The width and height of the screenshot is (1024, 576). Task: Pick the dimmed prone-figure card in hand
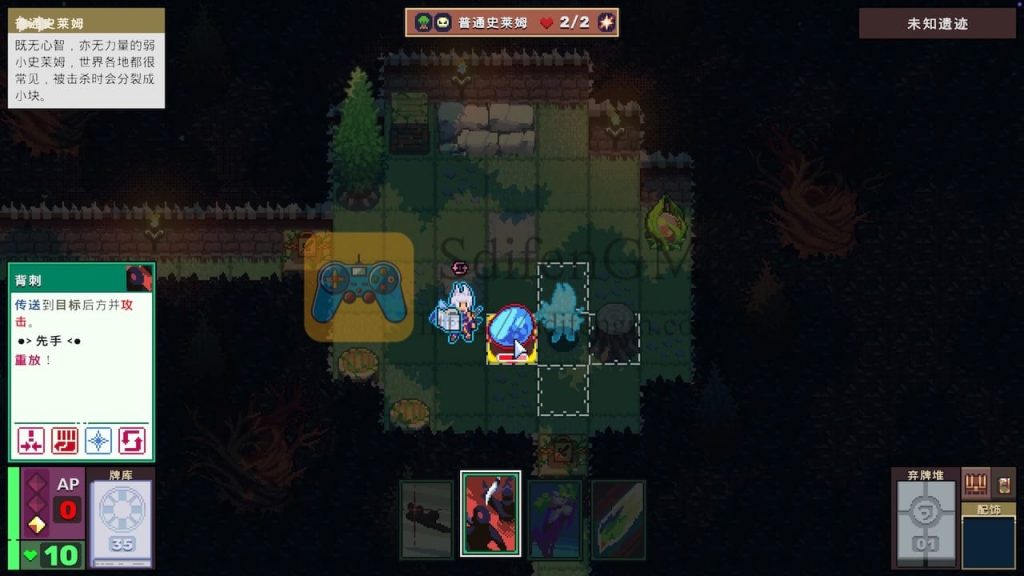coord(427,519)
